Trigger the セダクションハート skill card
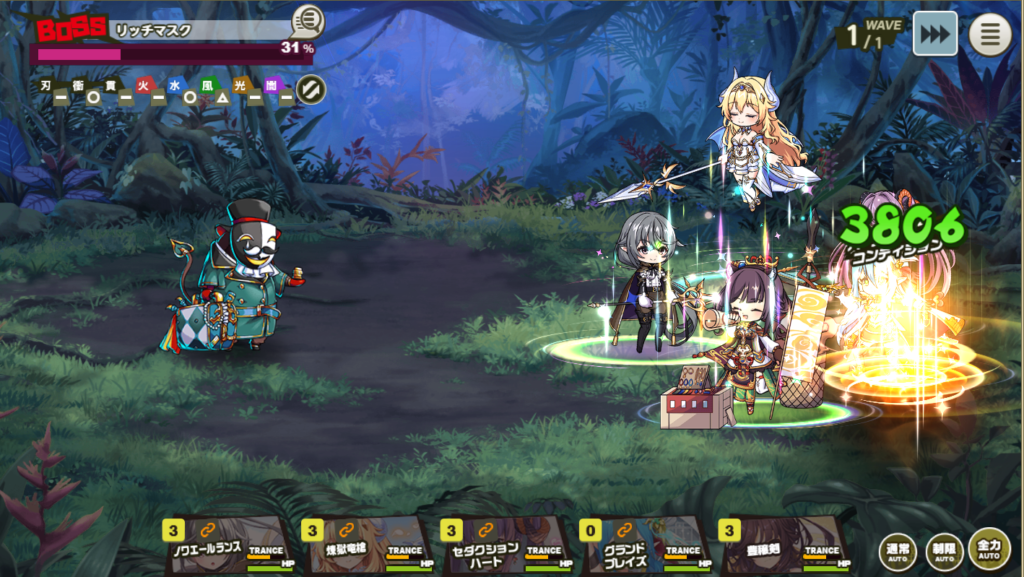 (502, 545)
